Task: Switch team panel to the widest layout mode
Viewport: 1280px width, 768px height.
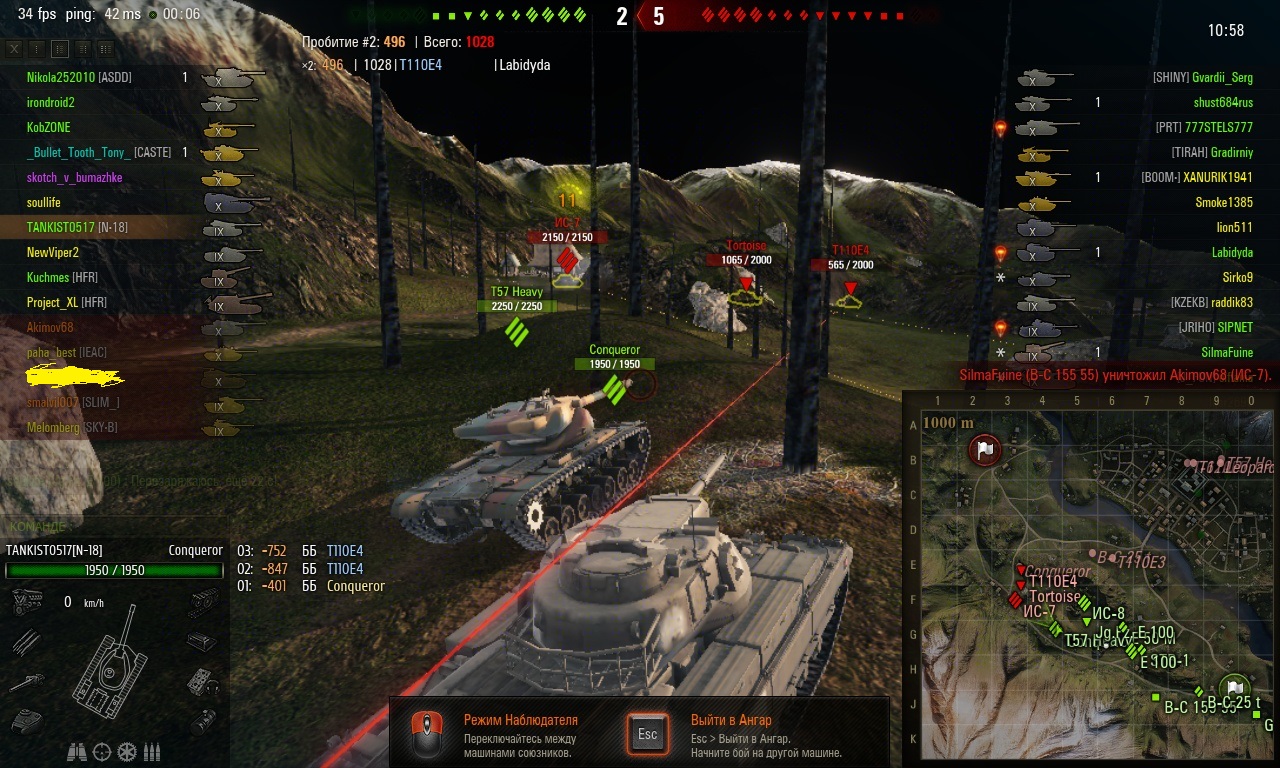Action: click(105, 48)
